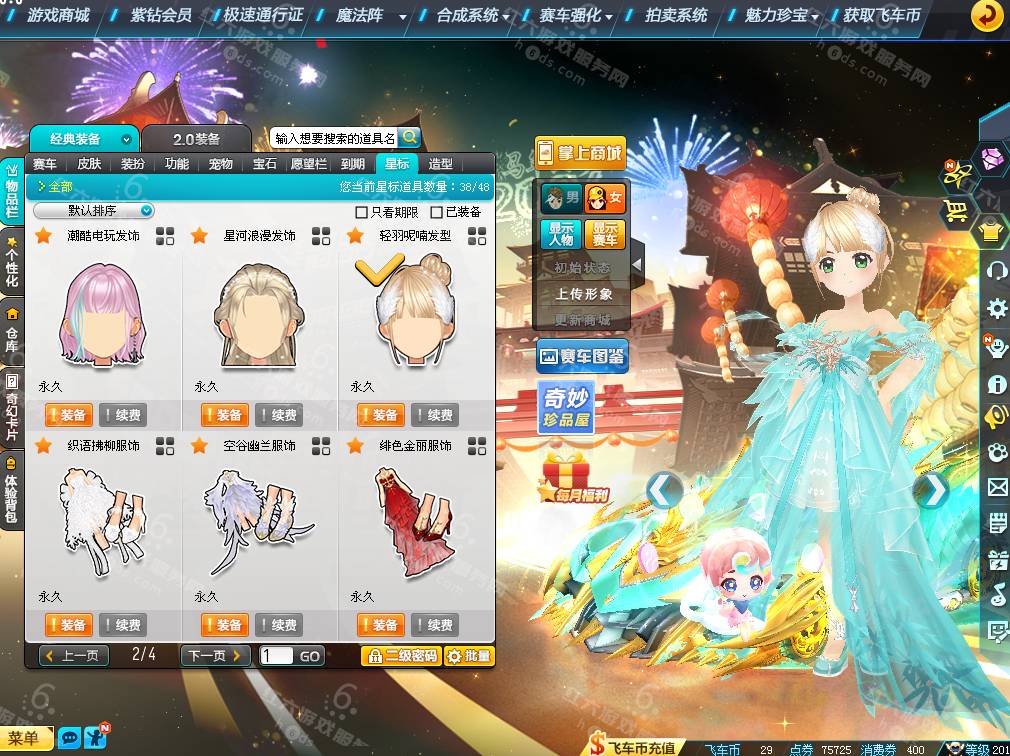Select the 宠物 category tab

pyautogui.click(x=221, y=164)
